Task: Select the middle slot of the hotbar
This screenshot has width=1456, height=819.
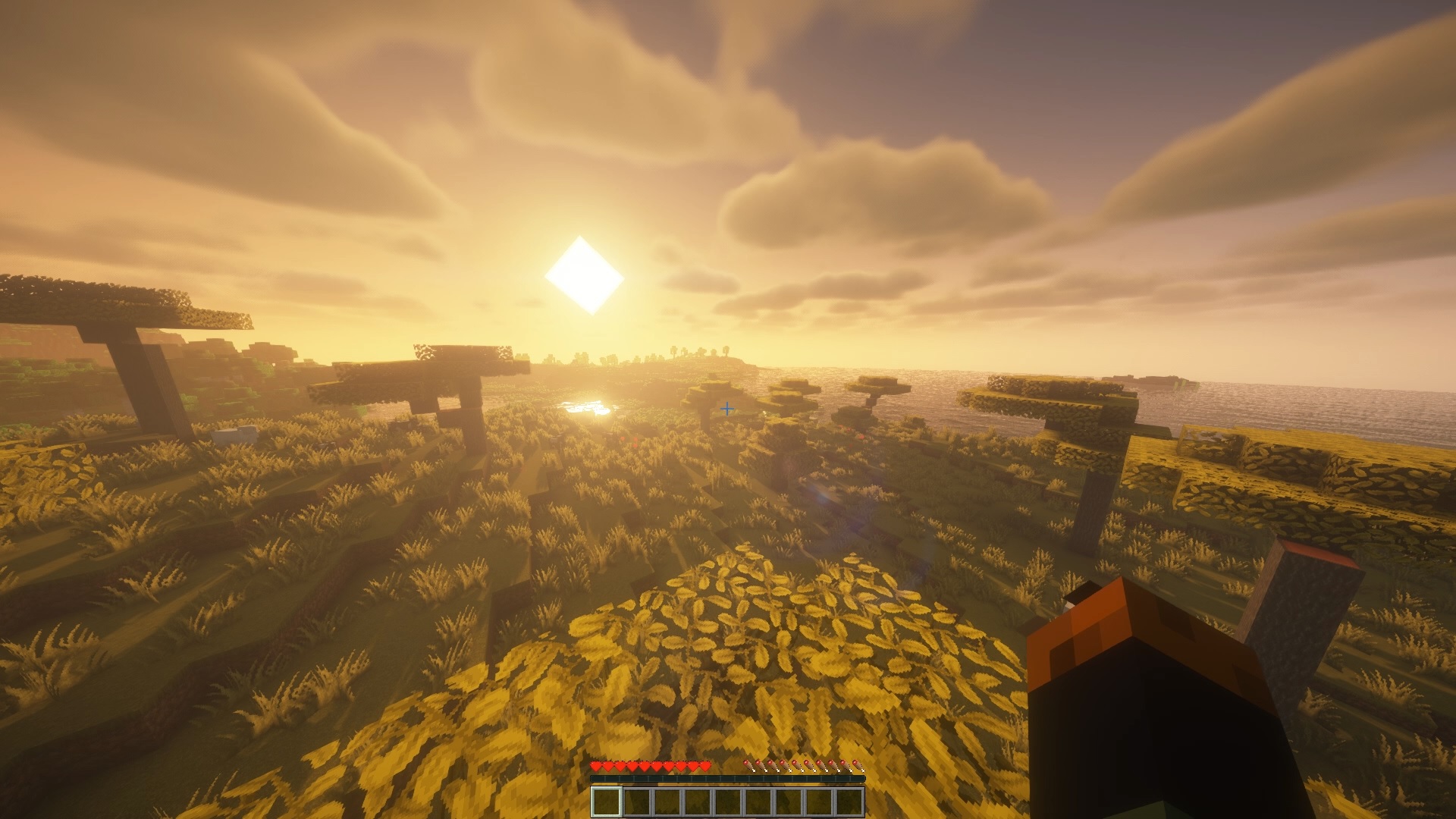Action: [x=730, y=802]
